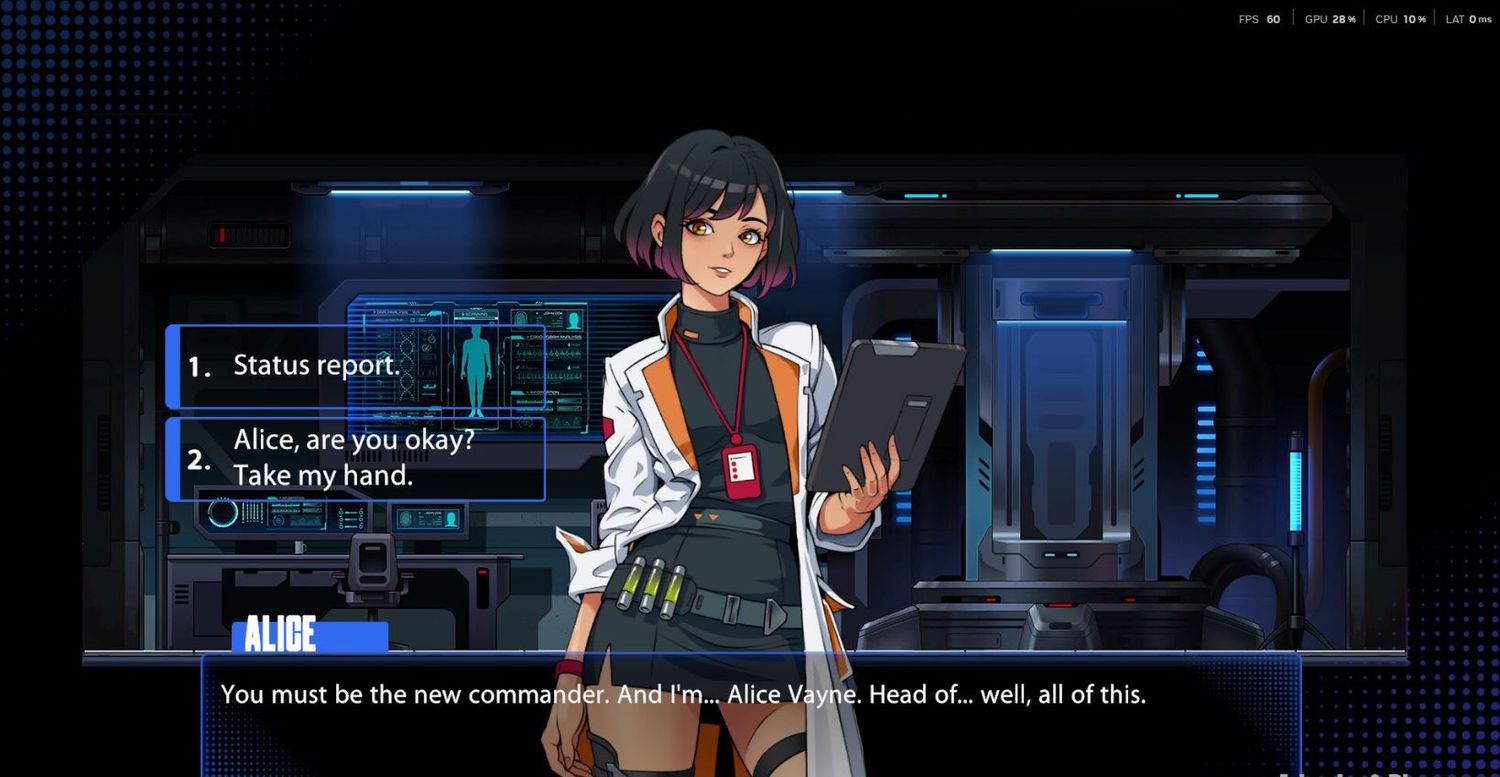Advance Alice's dialogue text box

[750, 710]
